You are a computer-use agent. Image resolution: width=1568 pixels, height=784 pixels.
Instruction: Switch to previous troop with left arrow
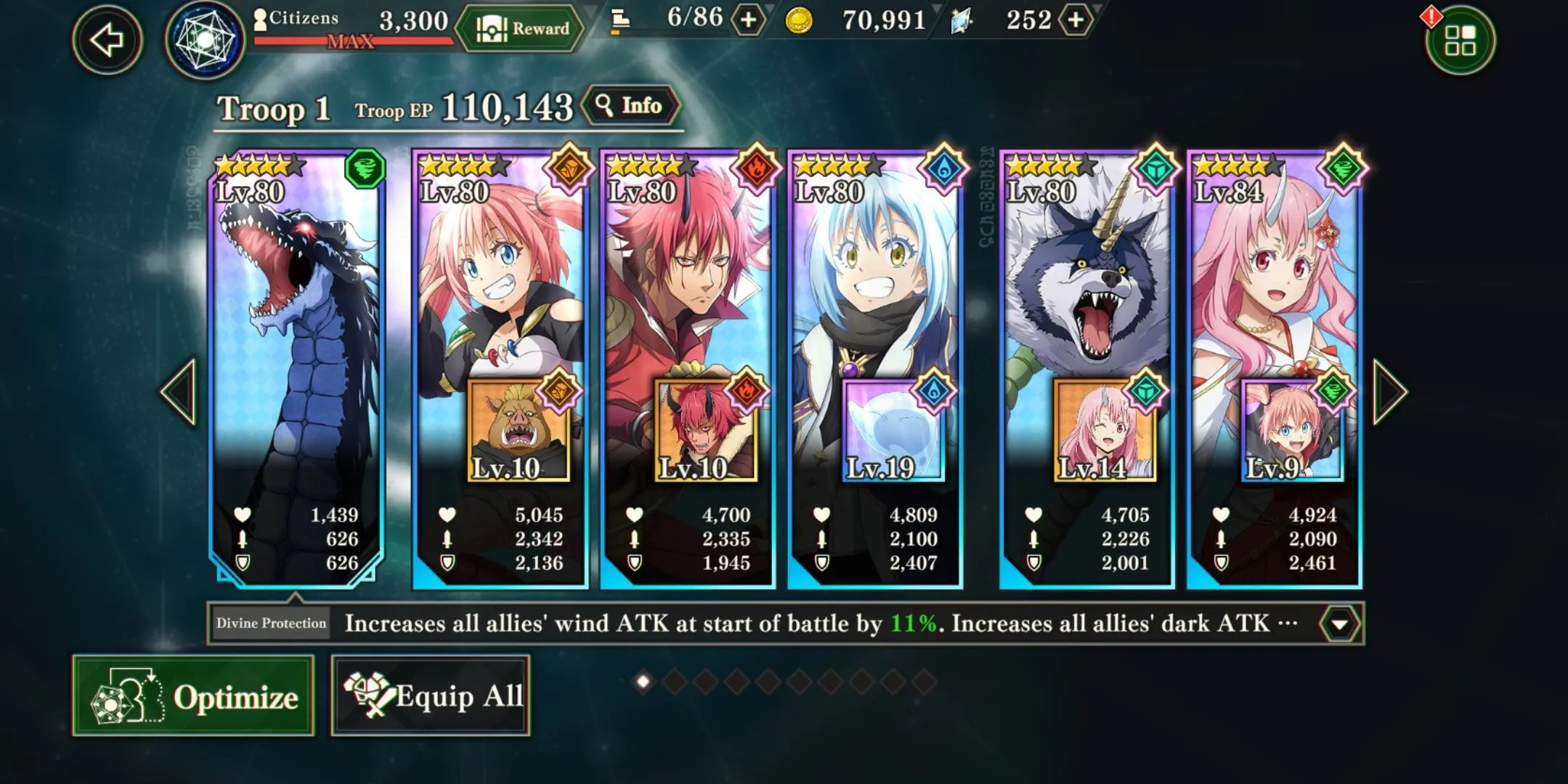(179, 392)
